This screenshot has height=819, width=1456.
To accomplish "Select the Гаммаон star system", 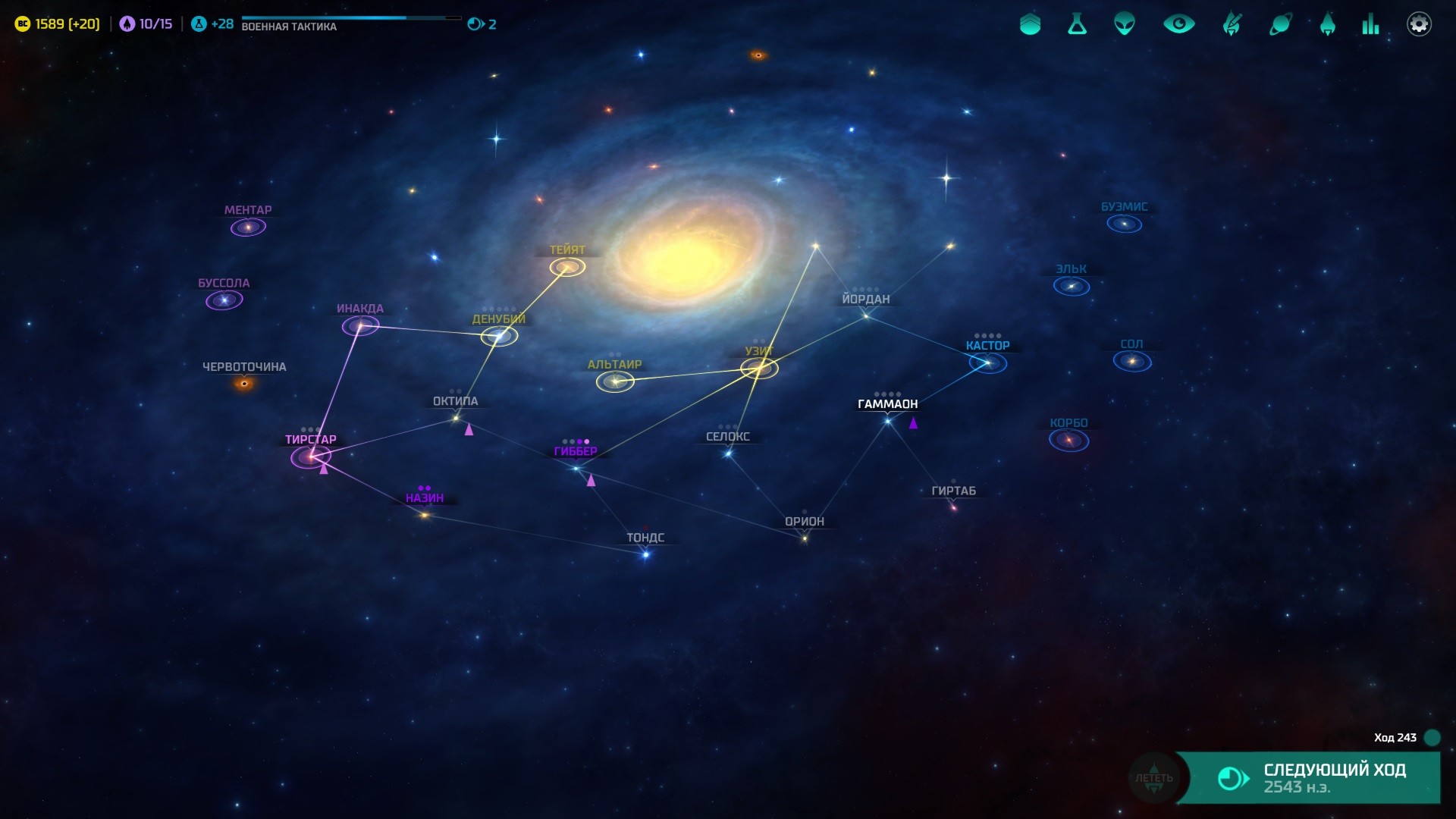I will coord(887,421).
